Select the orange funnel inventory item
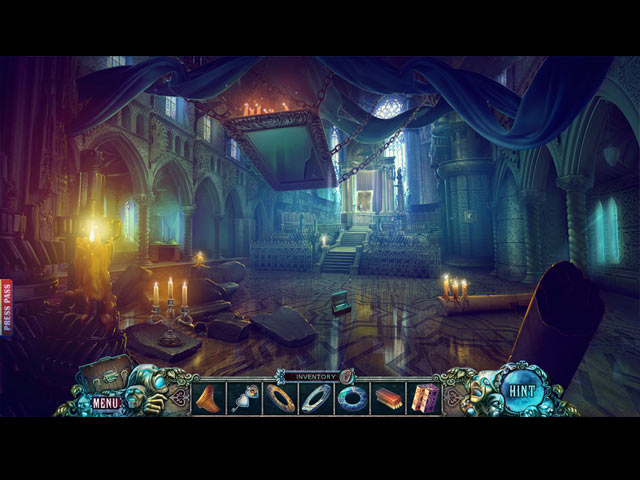 coord(209,398)
